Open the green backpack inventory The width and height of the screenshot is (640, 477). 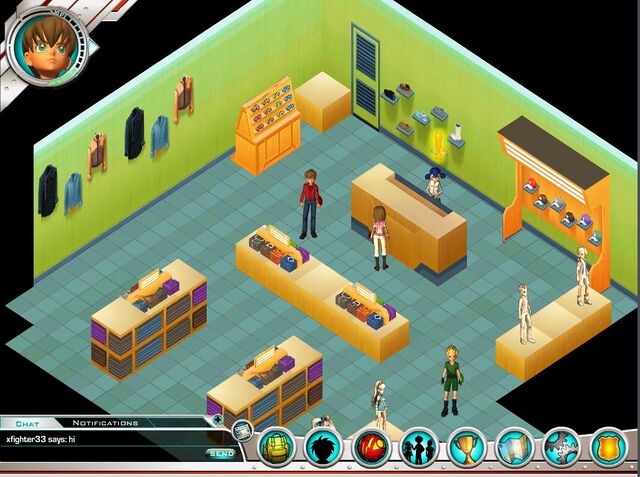(x=277, y=447)
